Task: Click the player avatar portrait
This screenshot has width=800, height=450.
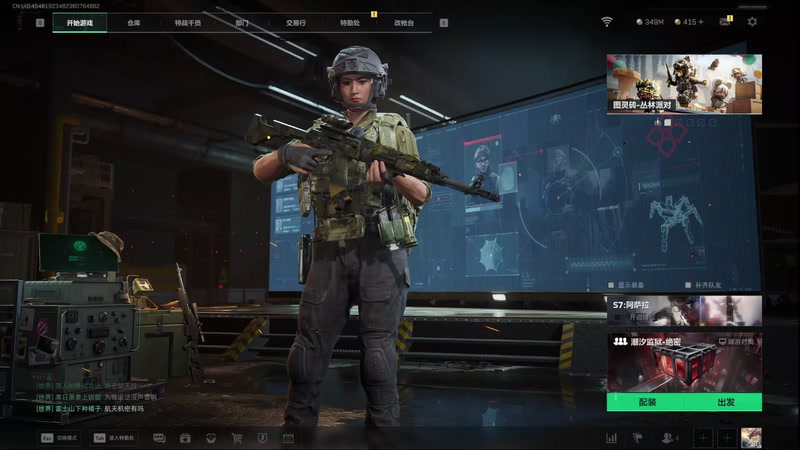Action: (750, 437)
